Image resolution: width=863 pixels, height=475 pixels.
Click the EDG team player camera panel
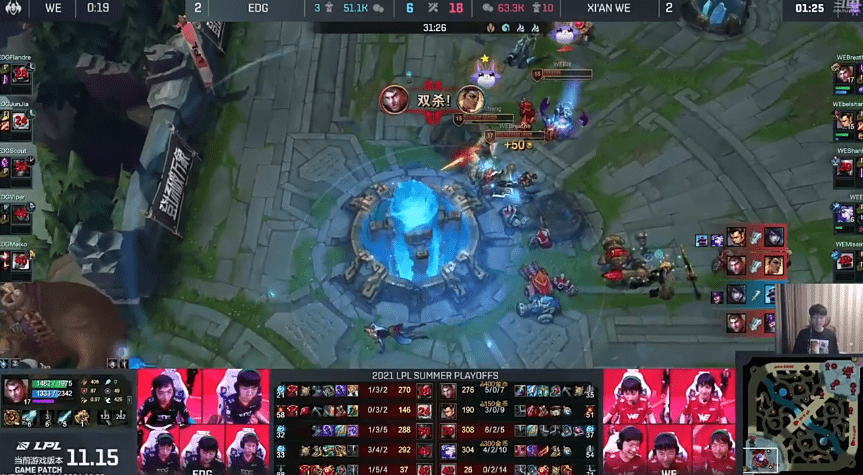pyautogui.click(x=203, y=422)
